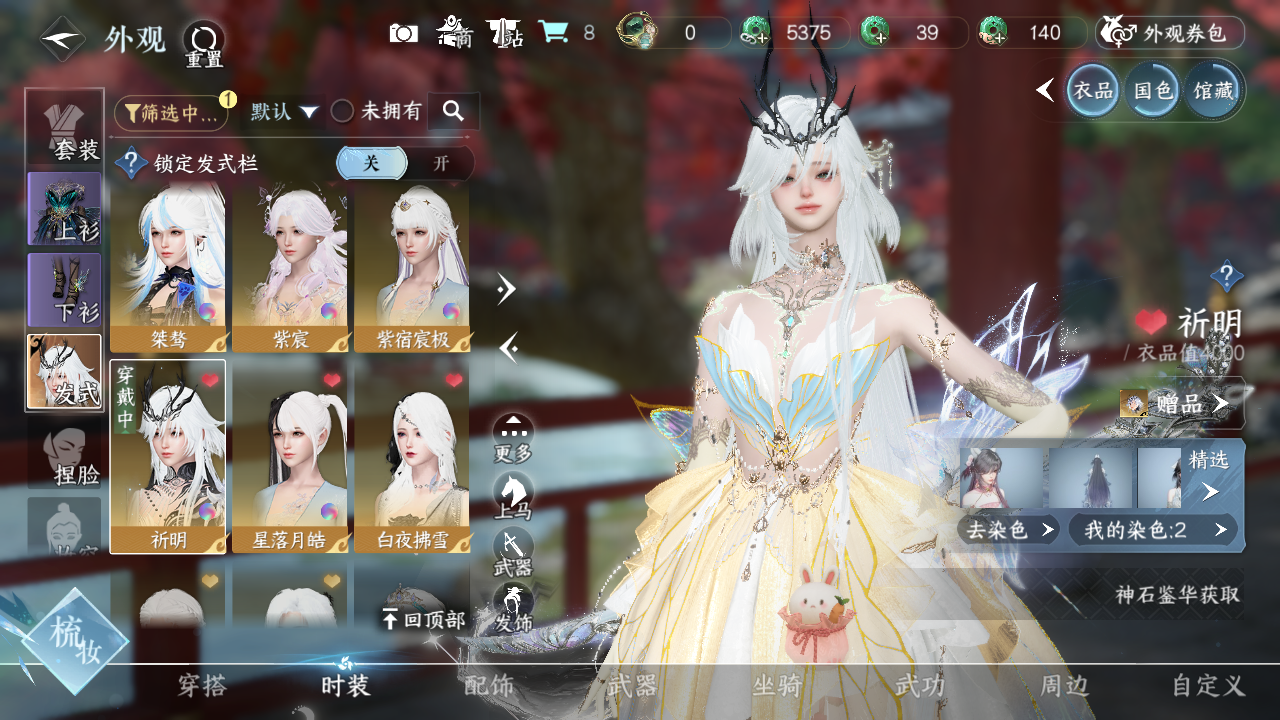Open the shopping cart
The width and height of the screenshot is (1280, 720).
pyautogui.click(x=553, y=33)
